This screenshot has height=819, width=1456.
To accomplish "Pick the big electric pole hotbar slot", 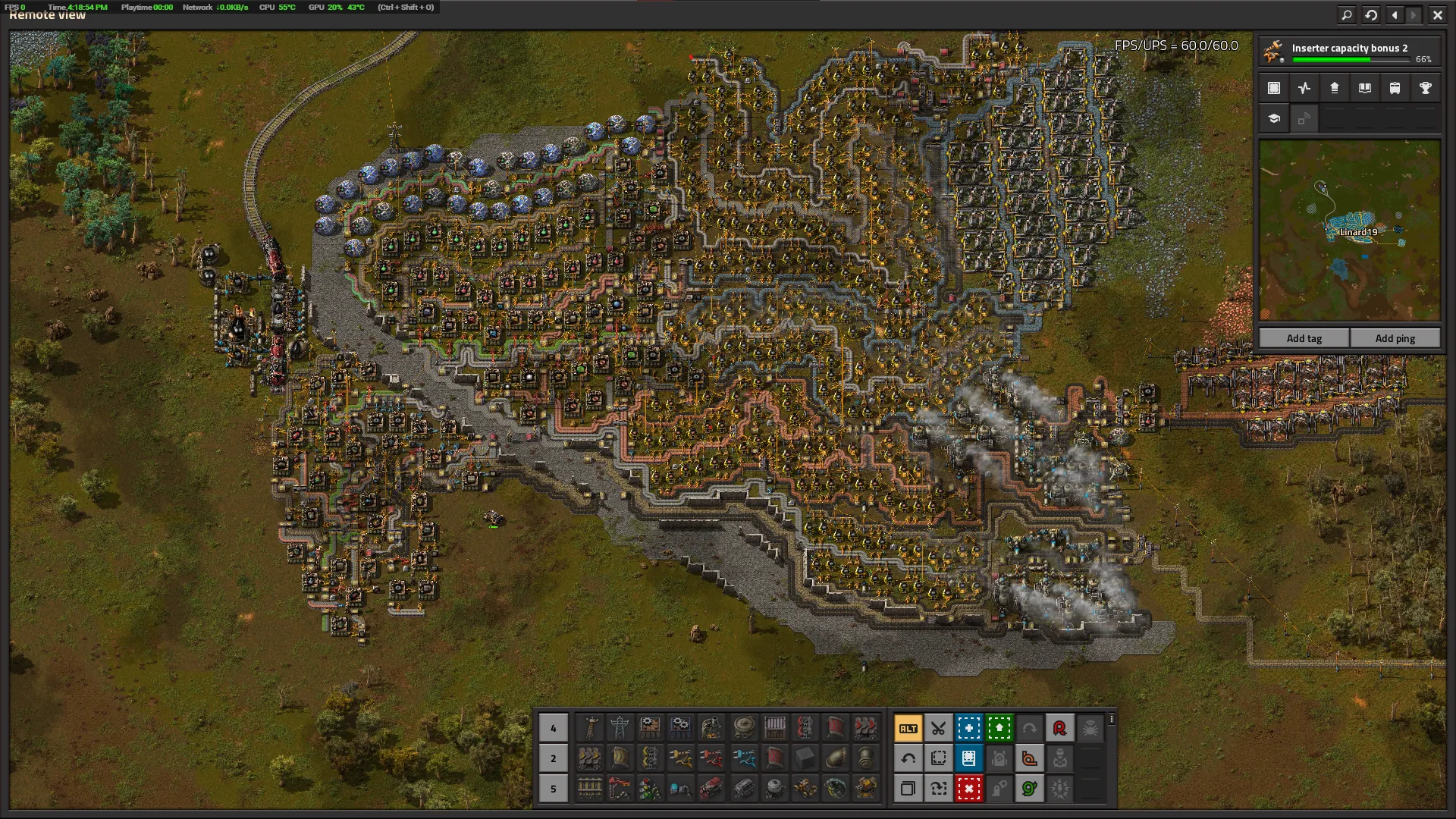I will (620, 728).
